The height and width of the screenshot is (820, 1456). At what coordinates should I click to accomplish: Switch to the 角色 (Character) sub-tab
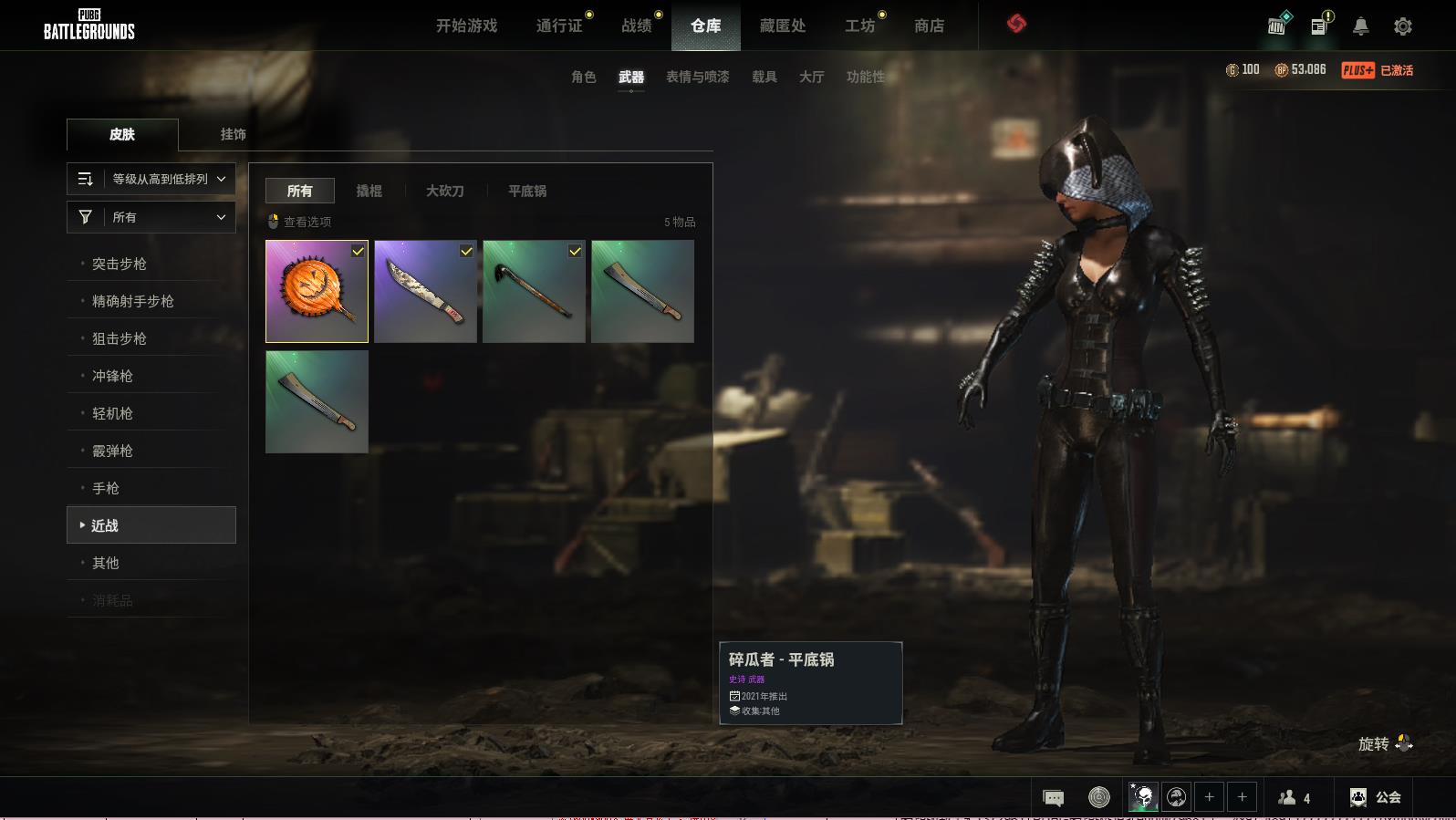(583, 77)
